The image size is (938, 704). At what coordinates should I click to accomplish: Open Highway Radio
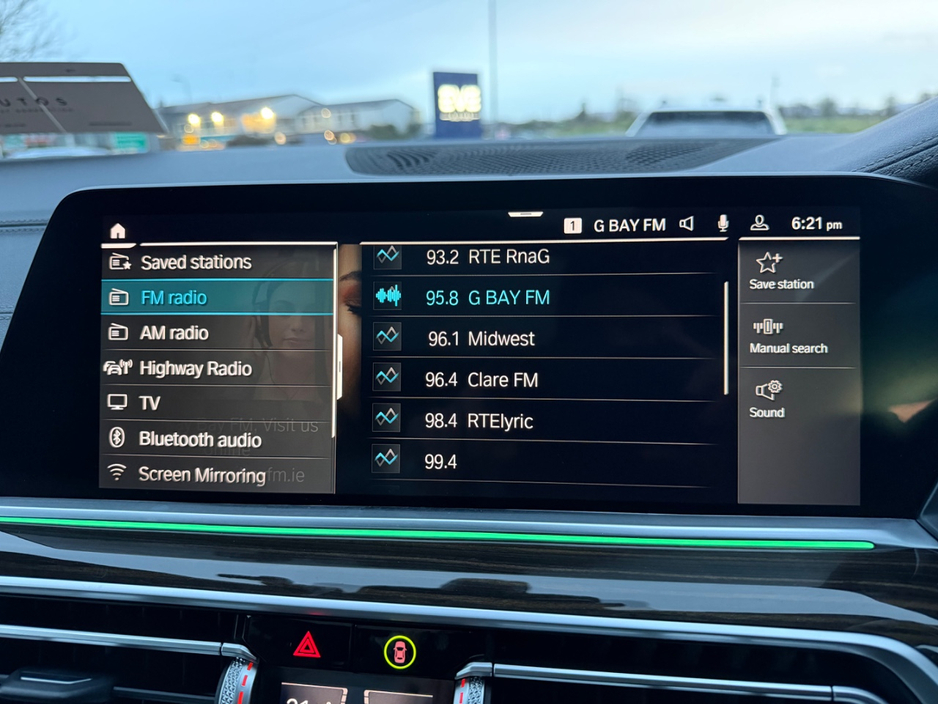[x=195, y=368]
